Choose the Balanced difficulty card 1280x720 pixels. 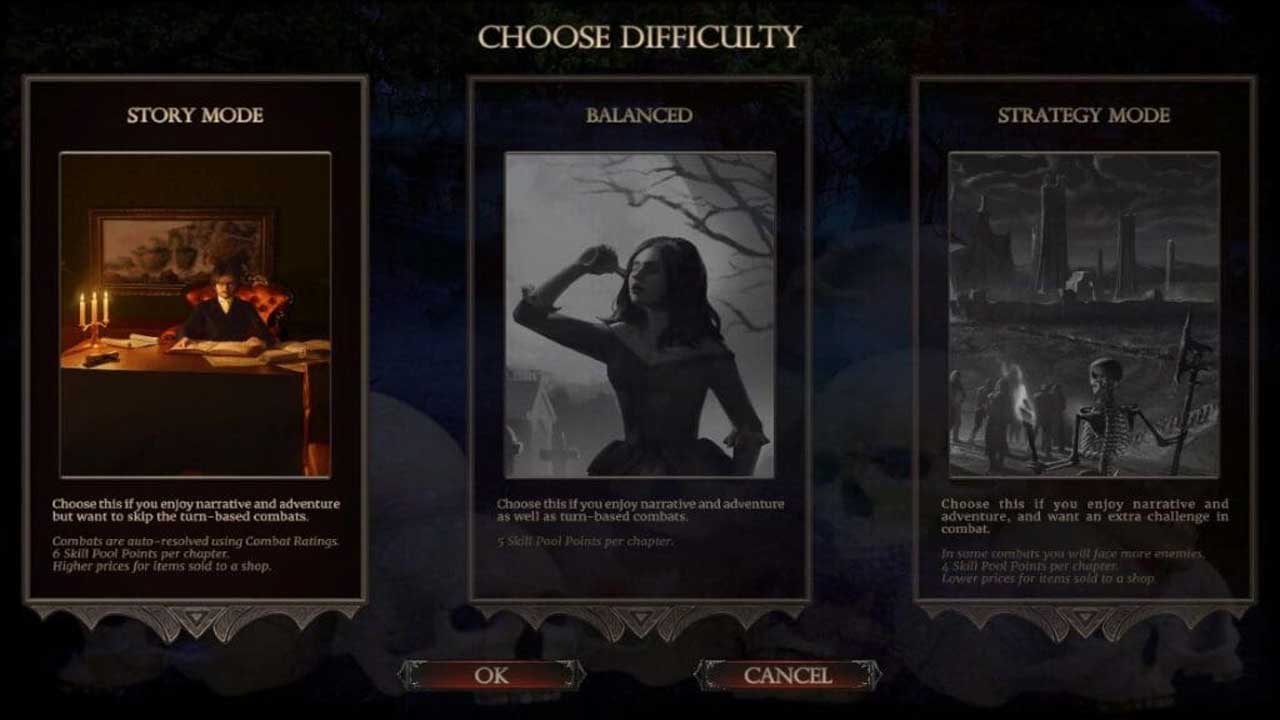(639, 338)
